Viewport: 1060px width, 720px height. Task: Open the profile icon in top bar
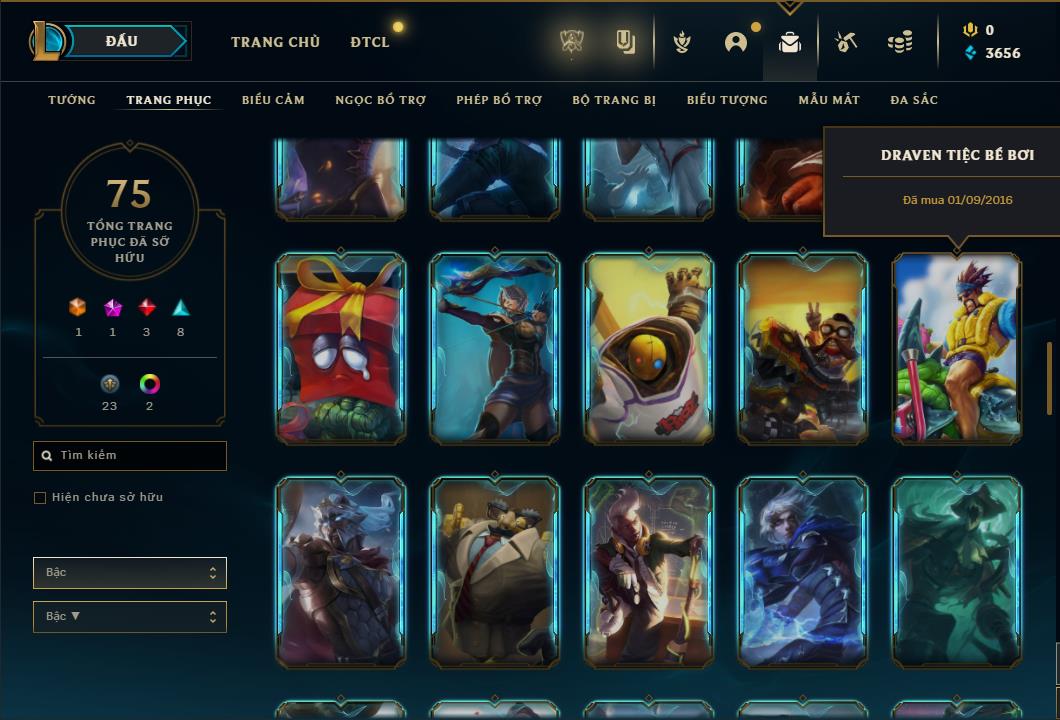(736, 42)
